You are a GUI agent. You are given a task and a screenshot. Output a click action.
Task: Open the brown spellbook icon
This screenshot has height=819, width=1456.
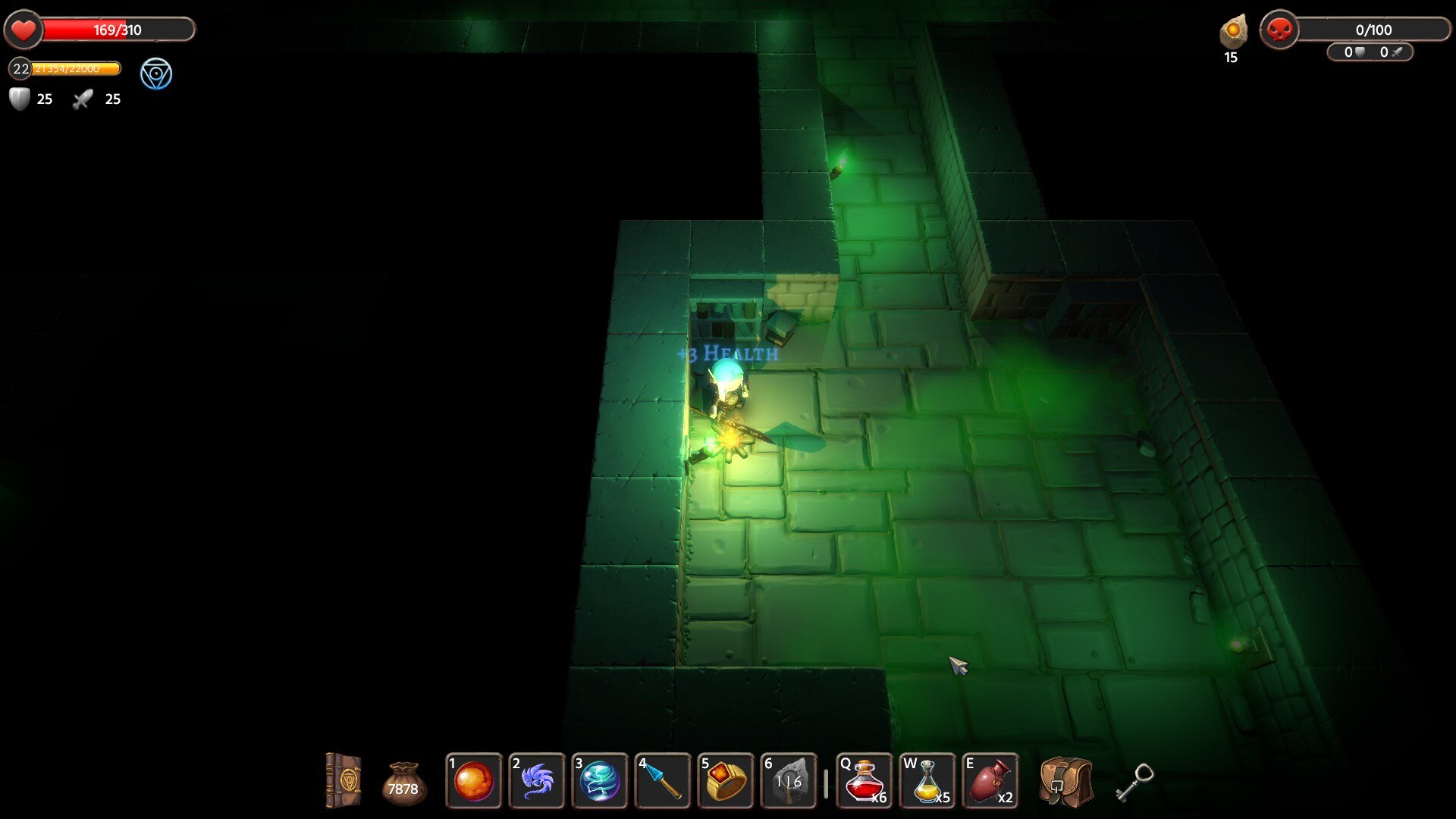344,780
